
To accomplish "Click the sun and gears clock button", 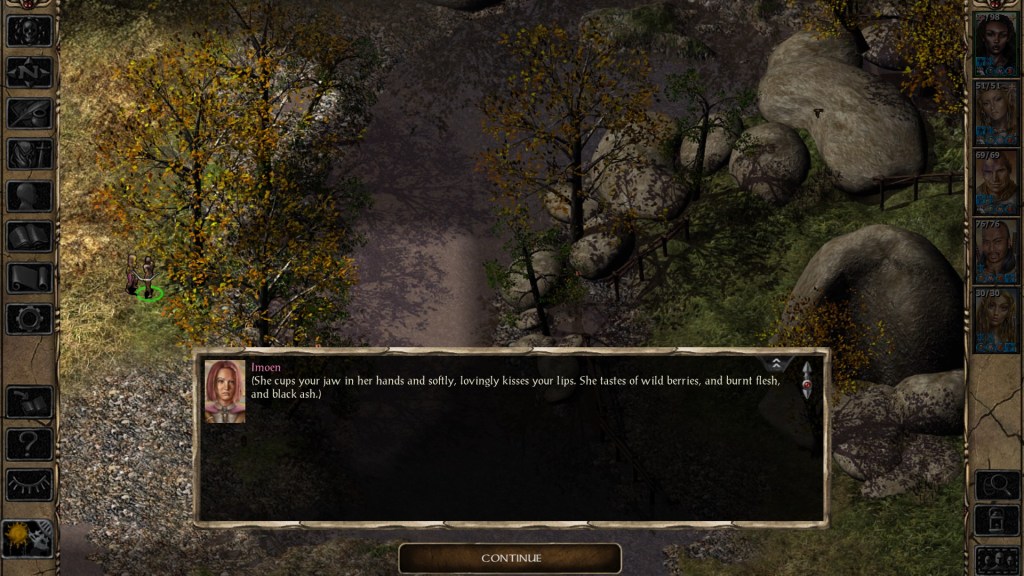I will point(27,538).
